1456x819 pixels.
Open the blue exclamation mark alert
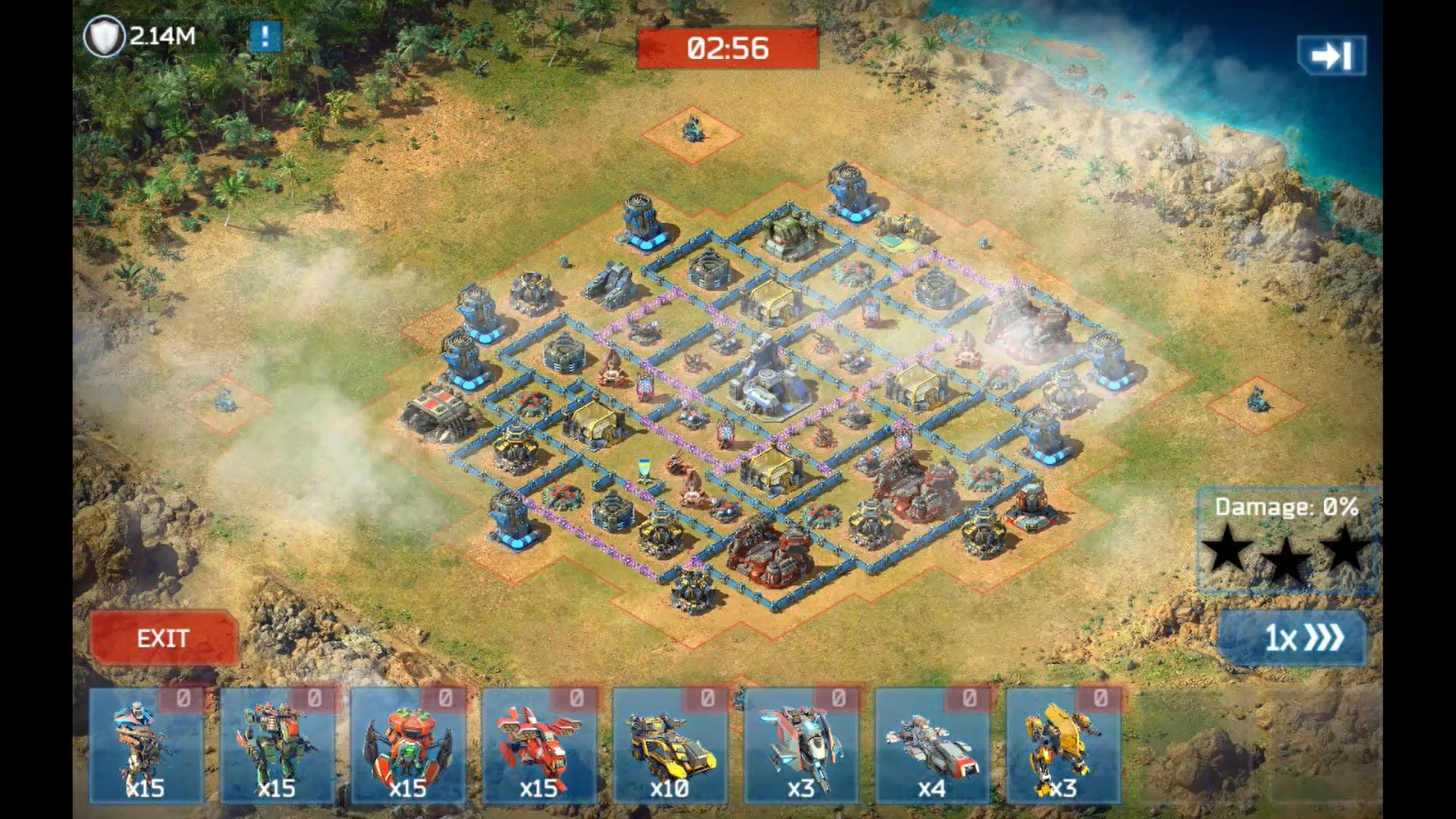(x=265, y=36)
